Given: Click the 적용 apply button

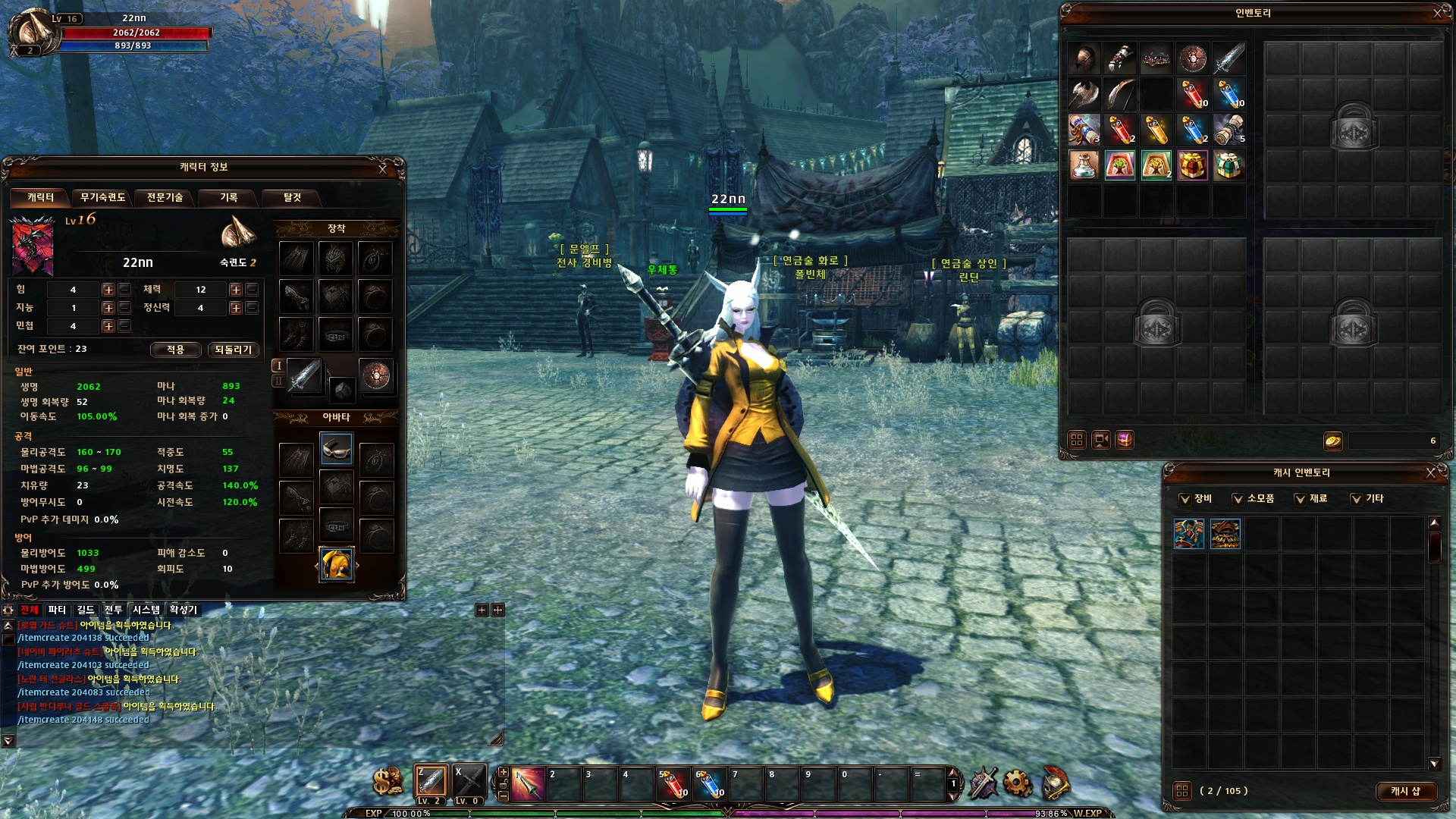Looking at the screenshot, I should 175,350.
